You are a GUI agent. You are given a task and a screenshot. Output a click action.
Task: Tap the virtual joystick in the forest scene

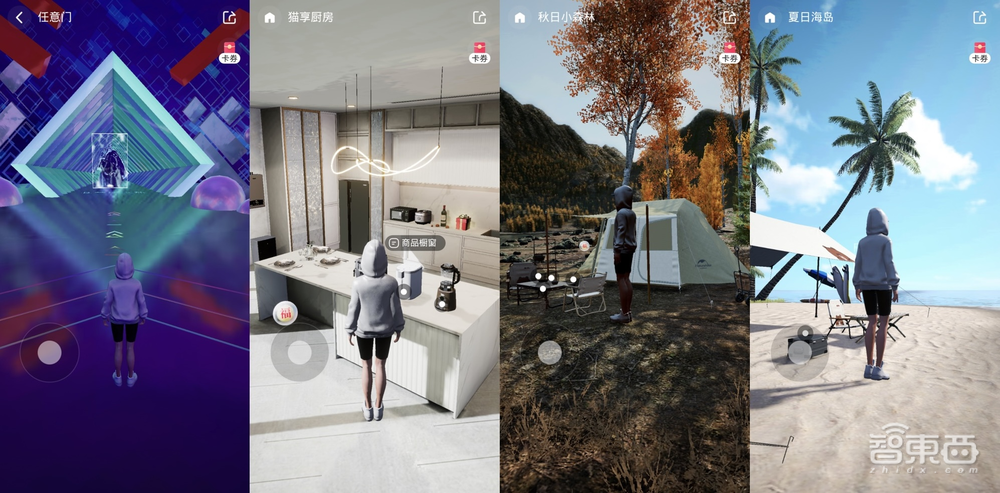[x=549, y=352]
